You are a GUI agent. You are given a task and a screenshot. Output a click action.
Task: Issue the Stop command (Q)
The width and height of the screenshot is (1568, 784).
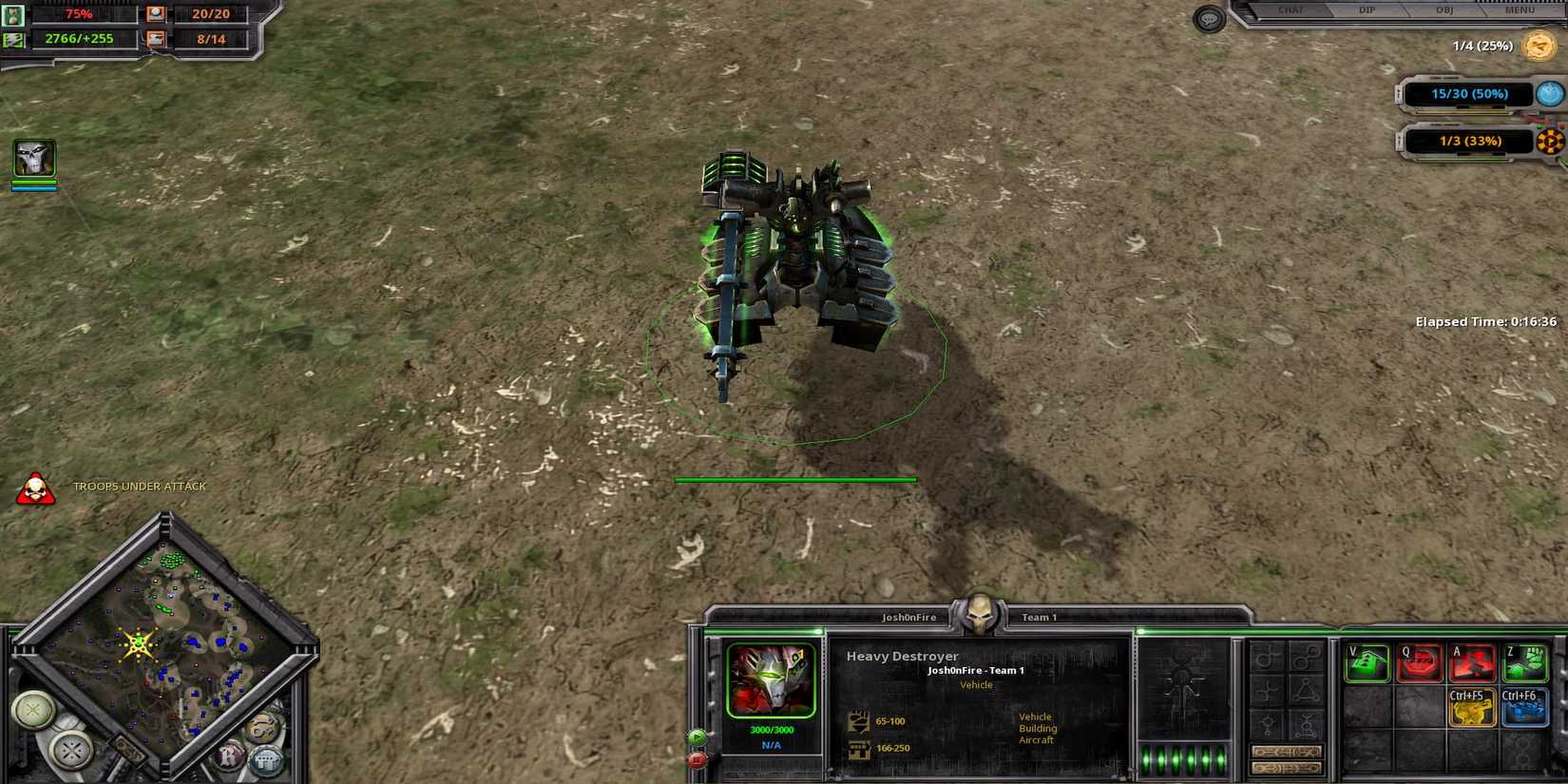(x=1420, y=662)
